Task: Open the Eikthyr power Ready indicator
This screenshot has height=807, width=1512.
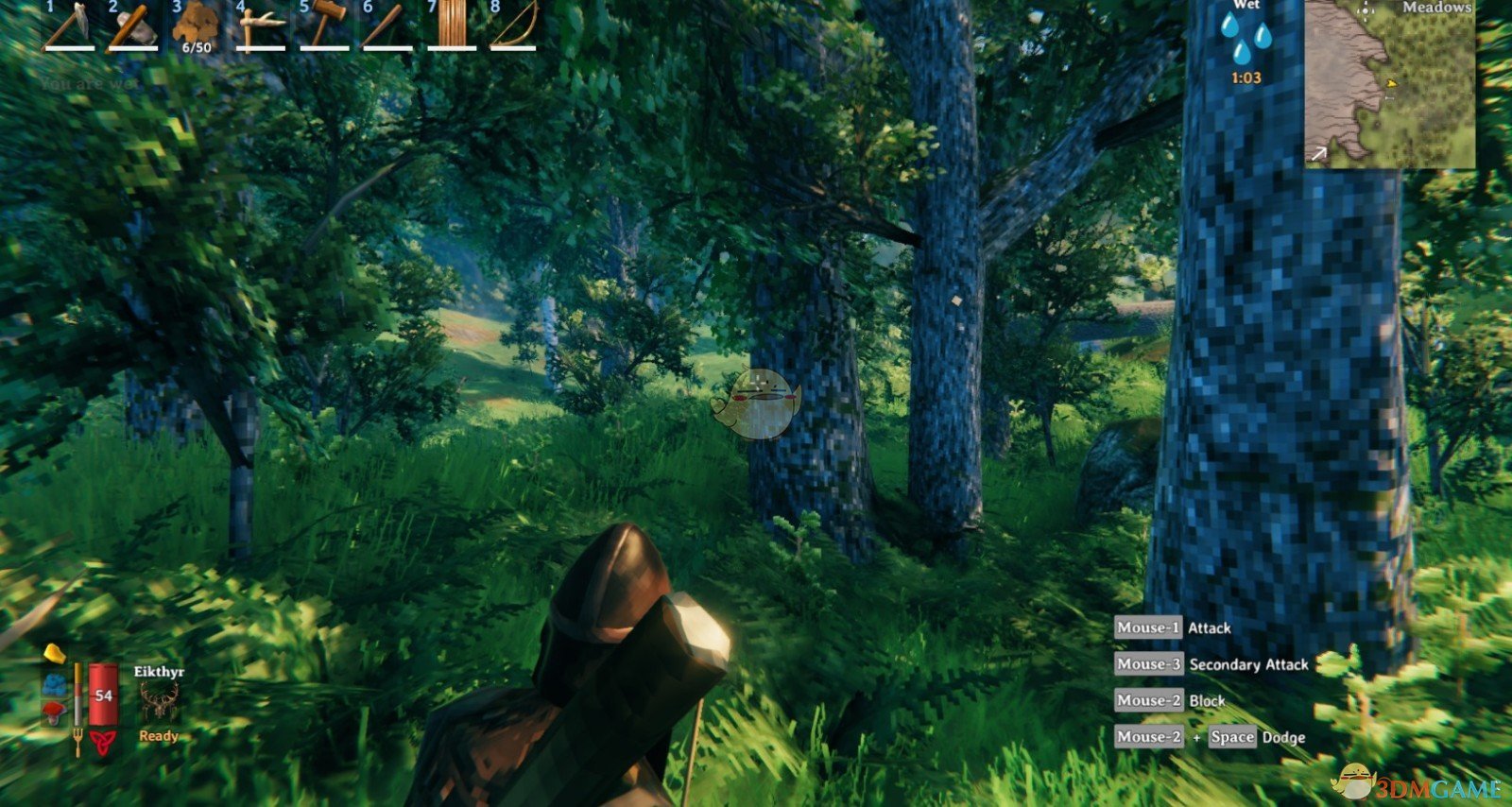Action: click(159, 736)
